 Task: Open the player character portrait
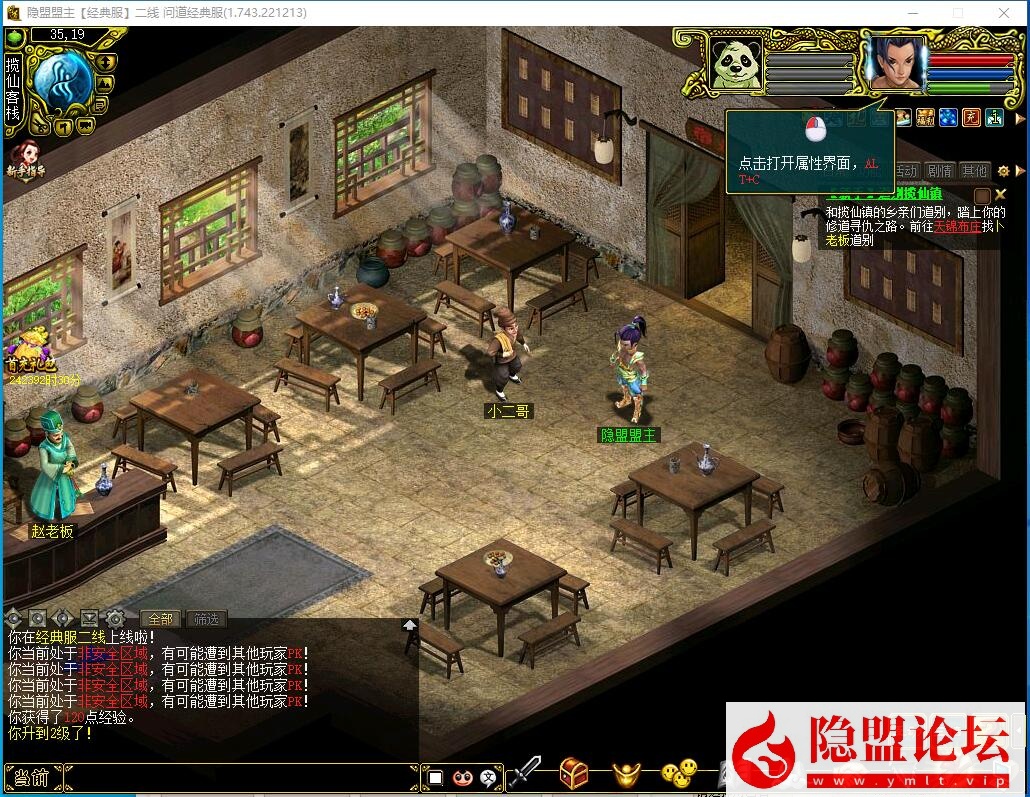(894, 62)
